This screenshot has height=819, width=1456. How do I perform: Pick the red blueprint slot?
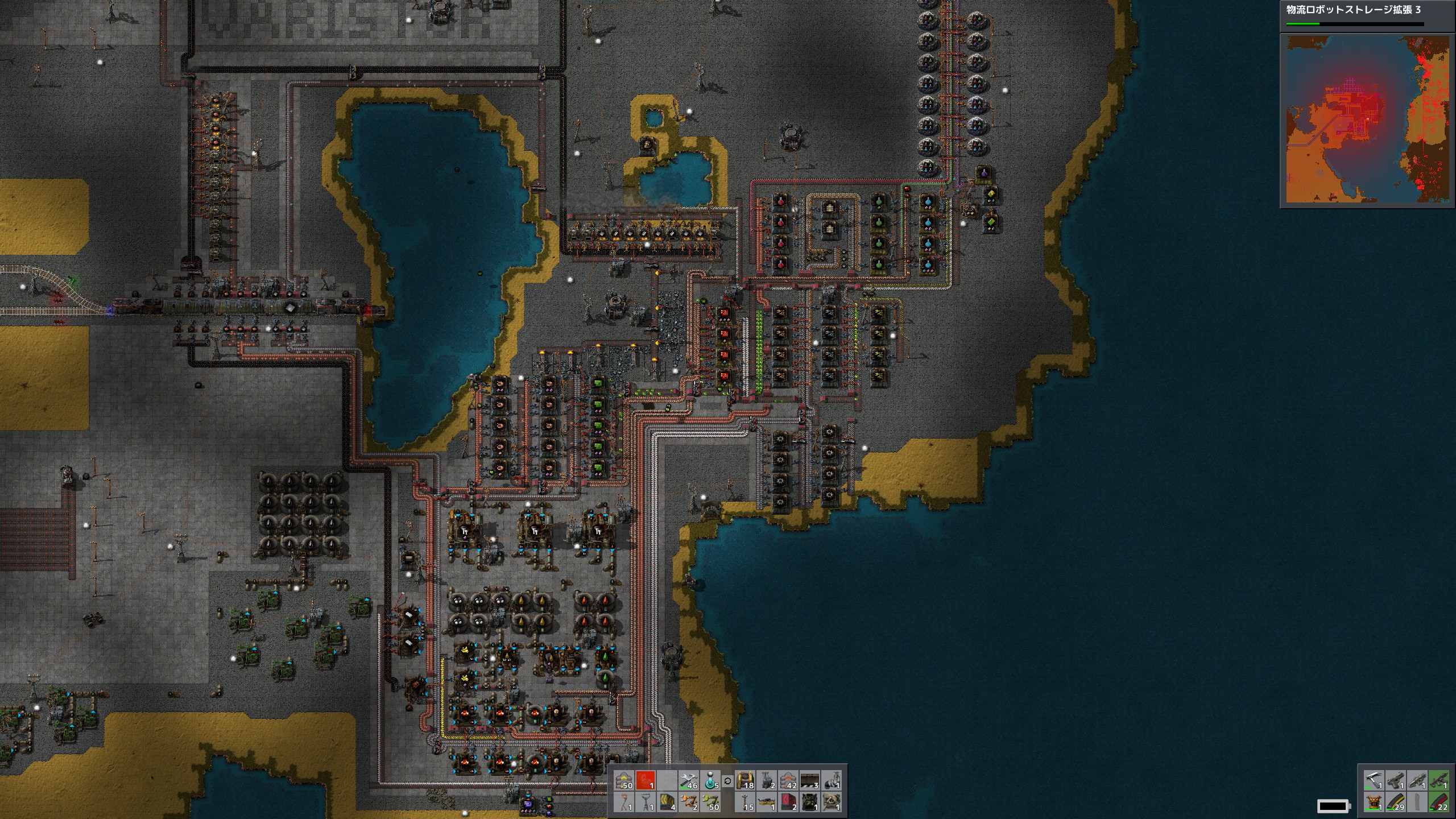click(645, 781)
